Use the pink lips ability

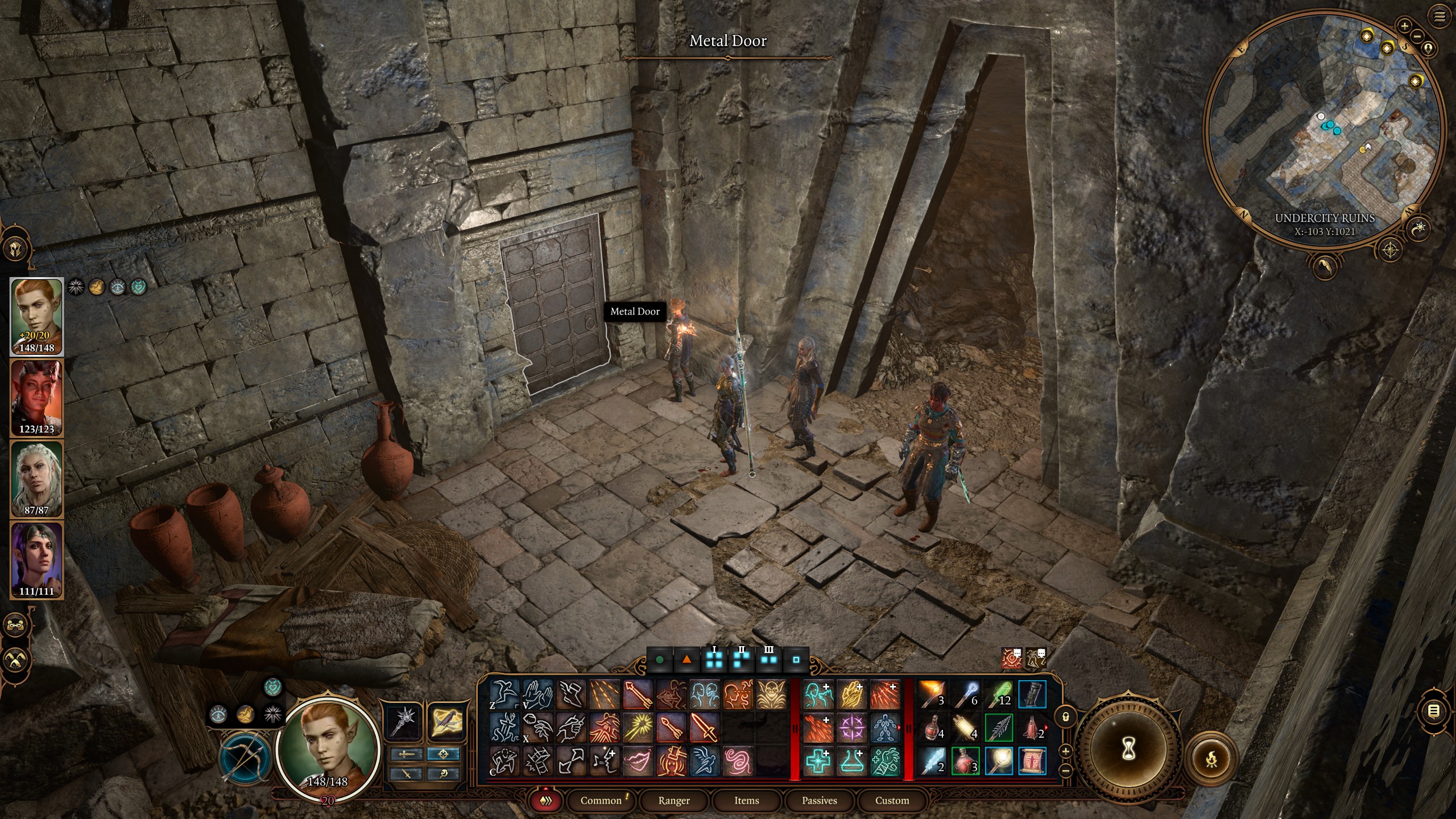coord(638,762)
